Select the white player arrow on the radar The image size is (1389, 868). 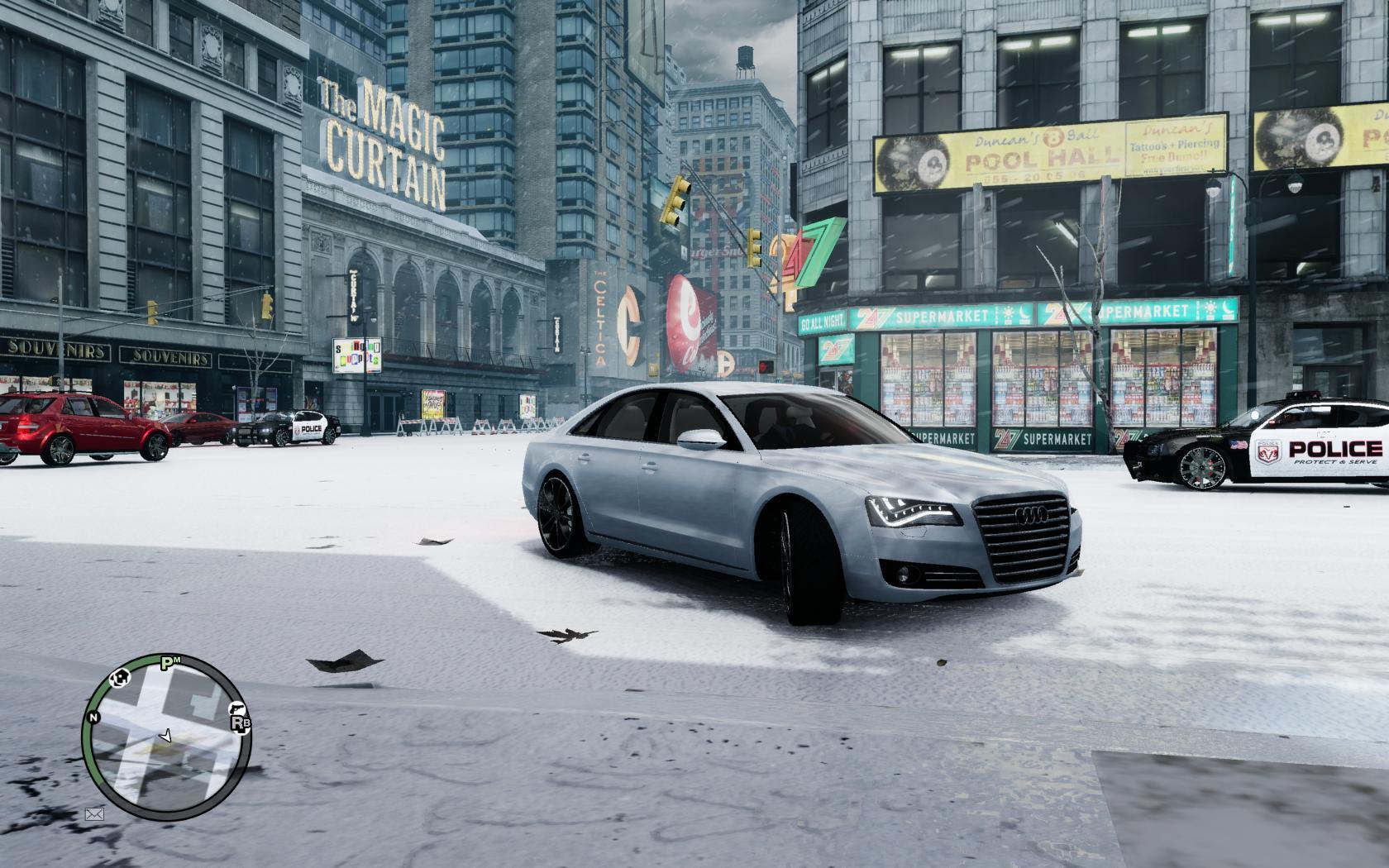point(165,733)
